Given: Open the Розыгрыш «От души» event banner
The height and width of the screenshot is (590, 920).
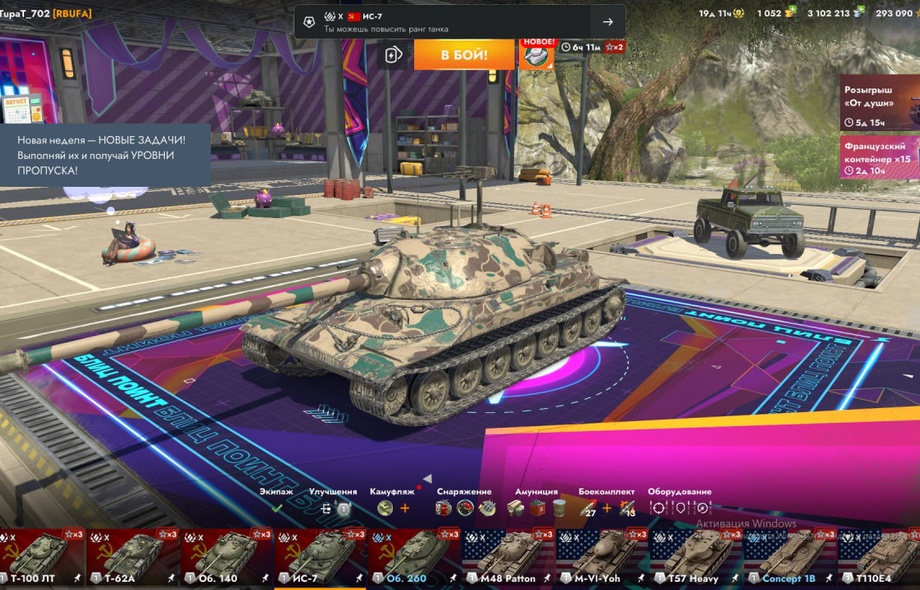Looking at the screenshot, I should click(x=879, y=103).
